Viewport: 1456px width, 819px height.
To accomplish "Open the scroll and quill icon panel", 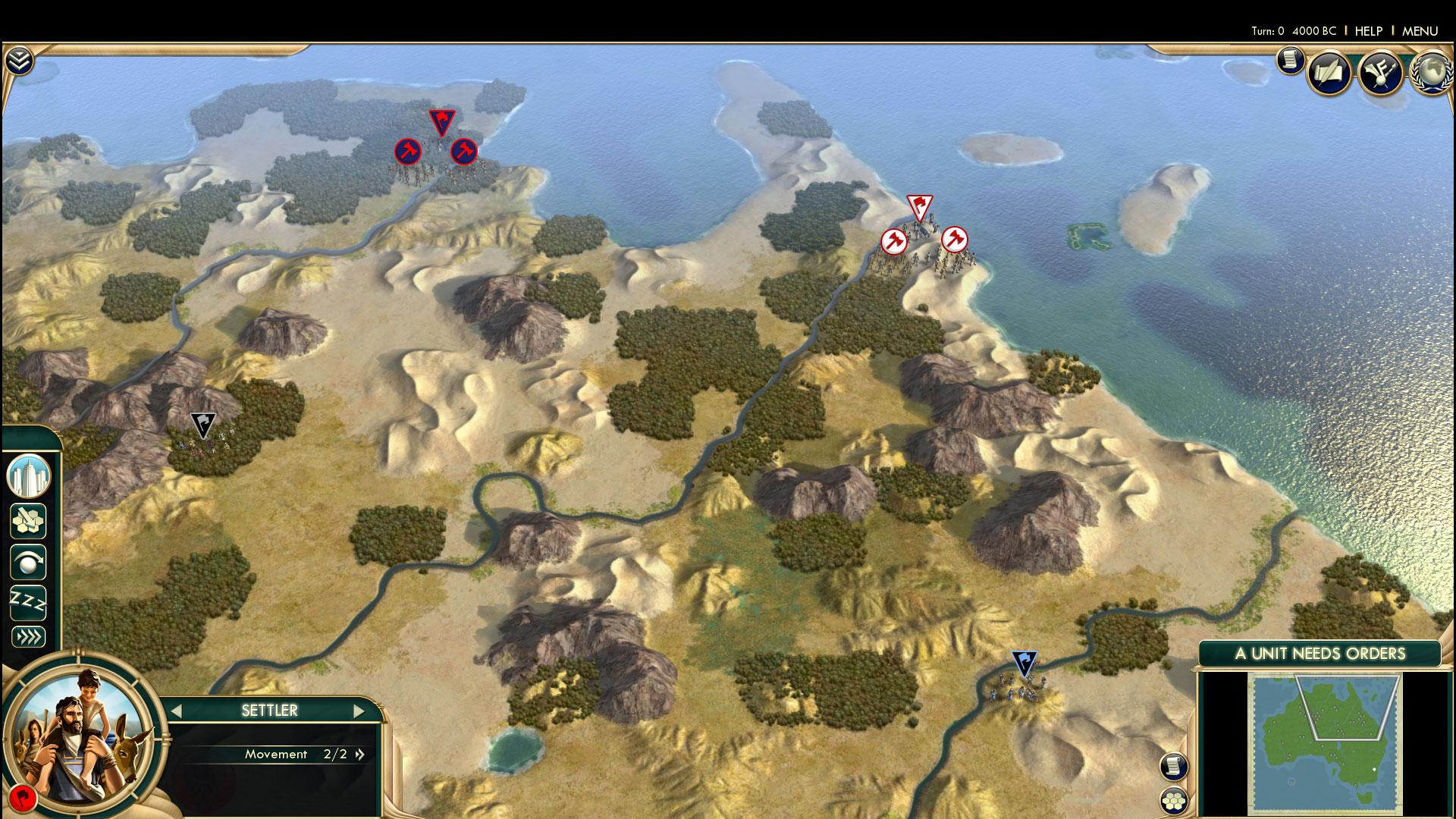I will coord(1329,74).
